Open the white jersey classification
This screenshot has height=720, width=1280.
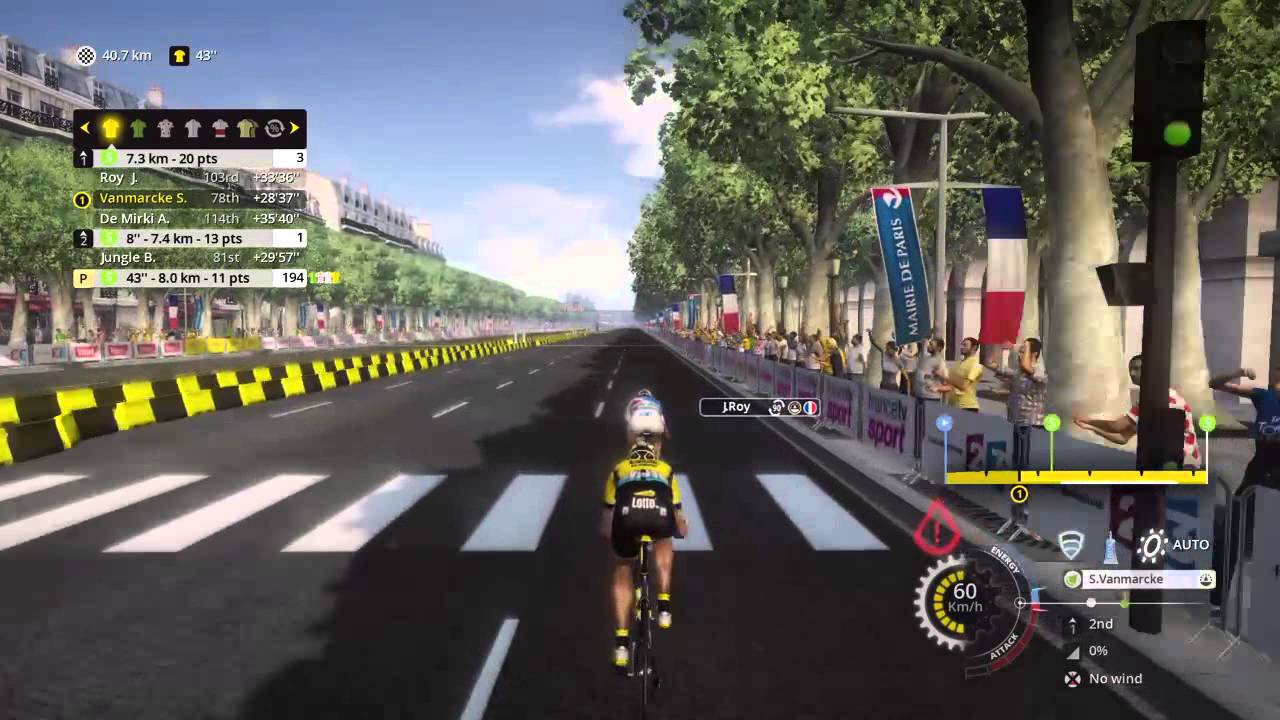click(x=192, y=128)
